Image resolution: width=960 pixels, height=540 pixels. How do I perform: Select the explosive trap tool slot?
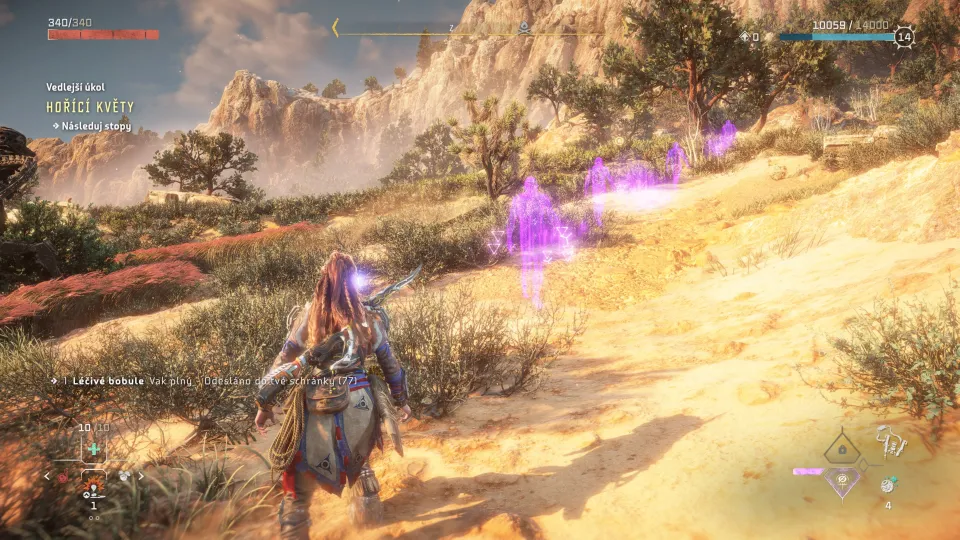[x=94, y=488]
